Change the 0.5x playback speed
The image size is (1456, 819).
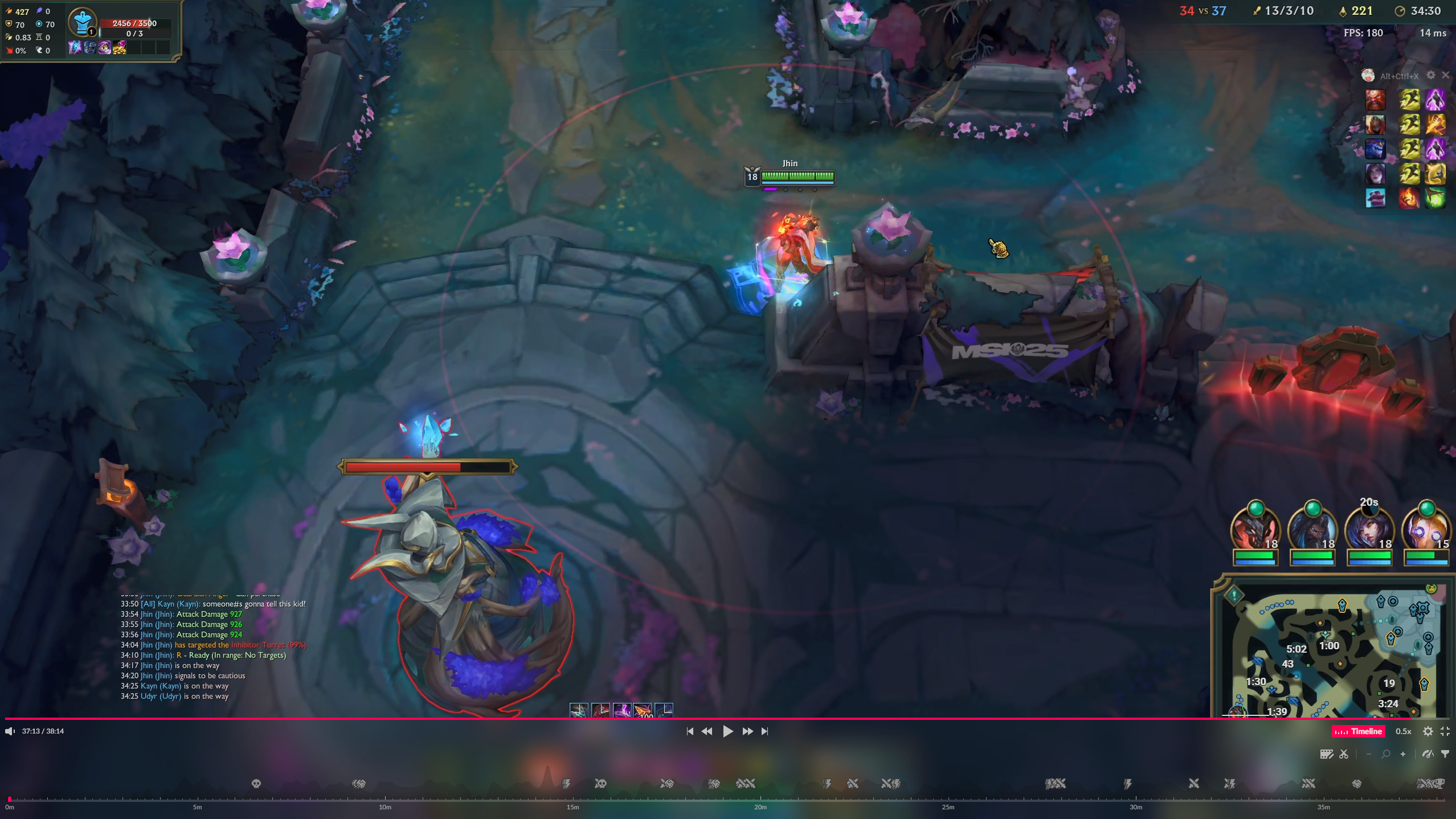click(x=1403, y=731)
